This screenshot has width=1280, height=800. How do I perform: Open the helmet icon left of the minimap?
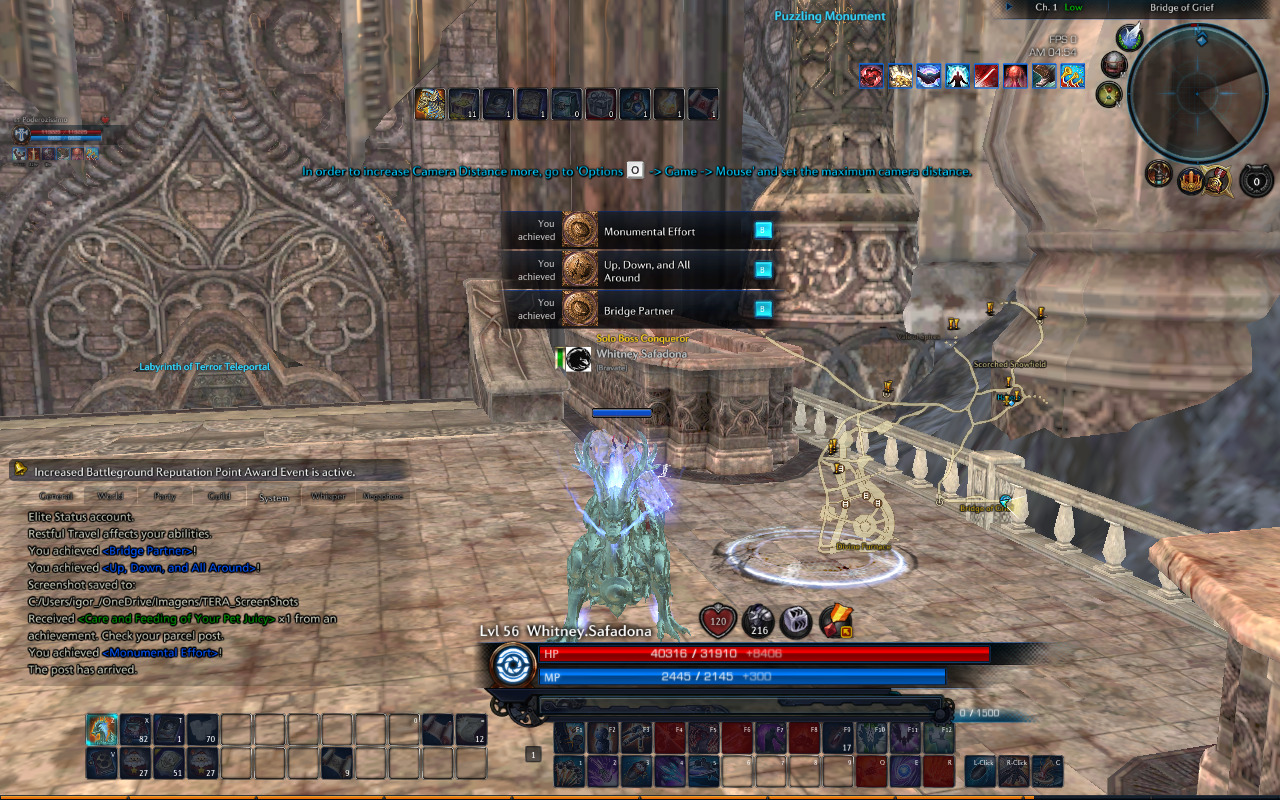pos(1114,64)
